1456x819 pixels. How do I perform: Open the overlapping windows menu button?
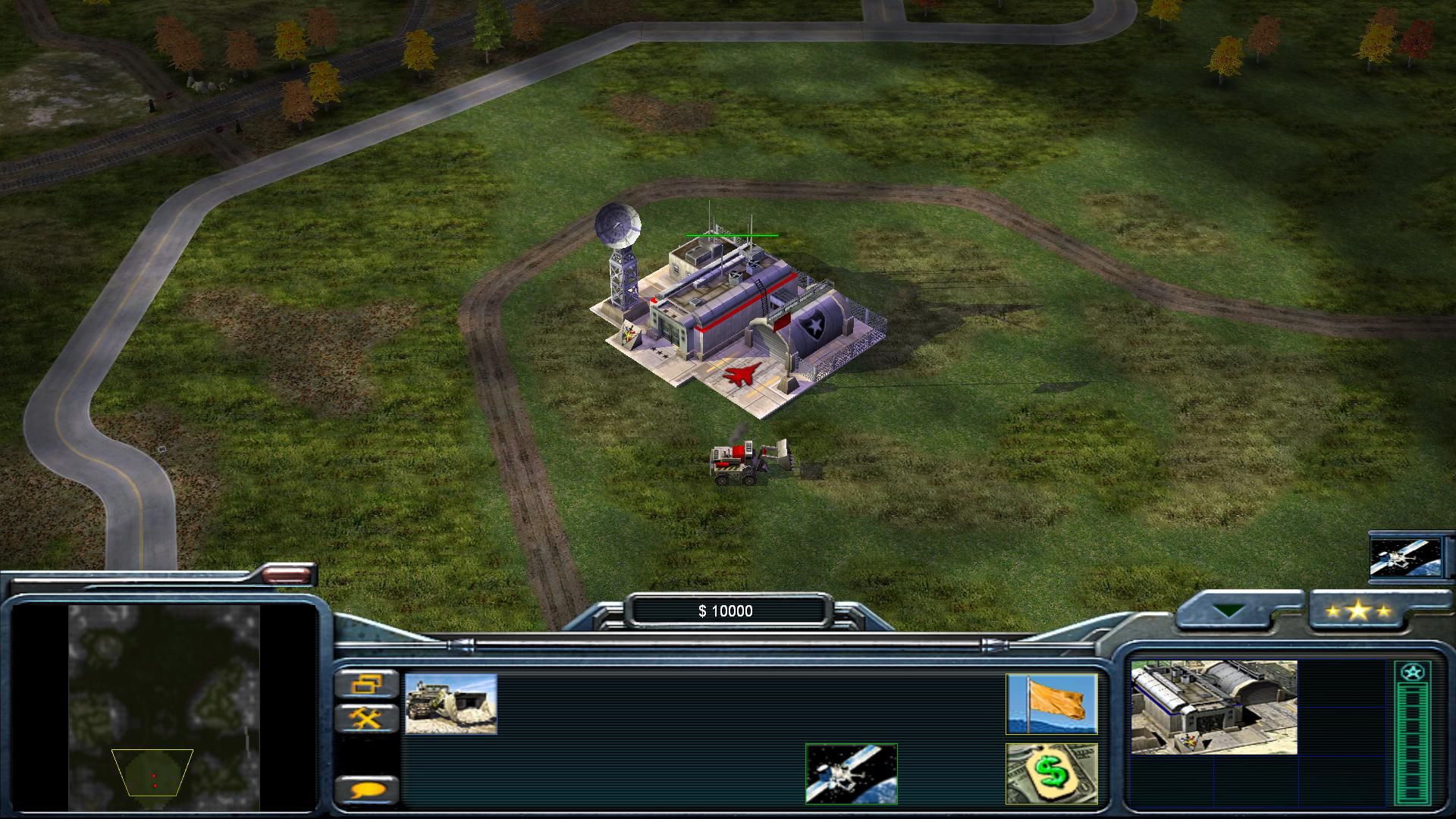click(367, 684)
